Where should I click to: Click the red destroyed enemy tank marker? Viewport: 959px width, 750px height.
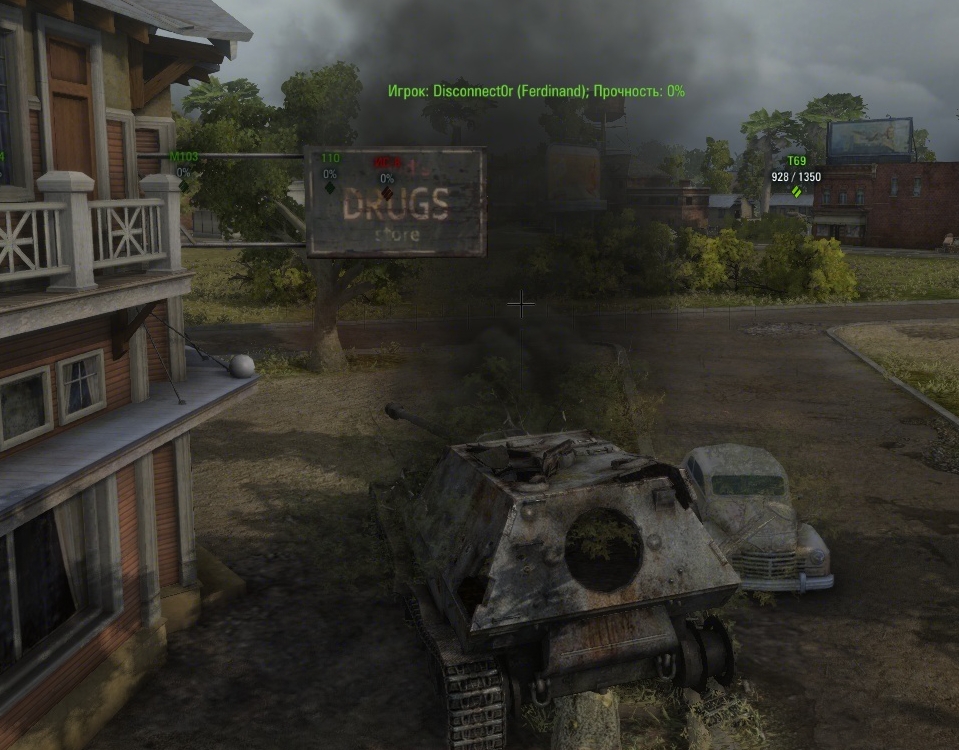(387, 192)
